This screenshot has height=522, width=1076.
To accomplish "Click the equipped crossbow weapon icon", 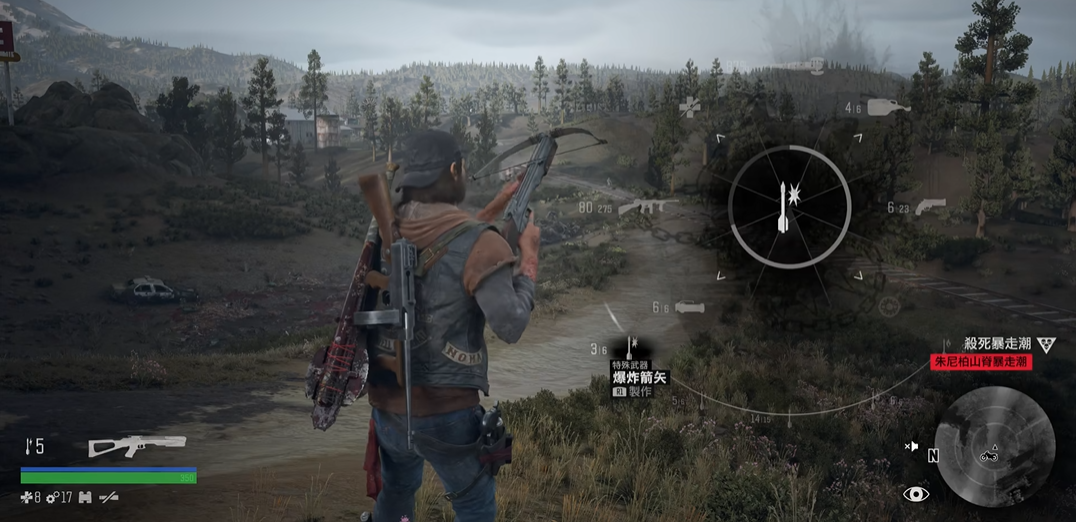I will (137, 446).
